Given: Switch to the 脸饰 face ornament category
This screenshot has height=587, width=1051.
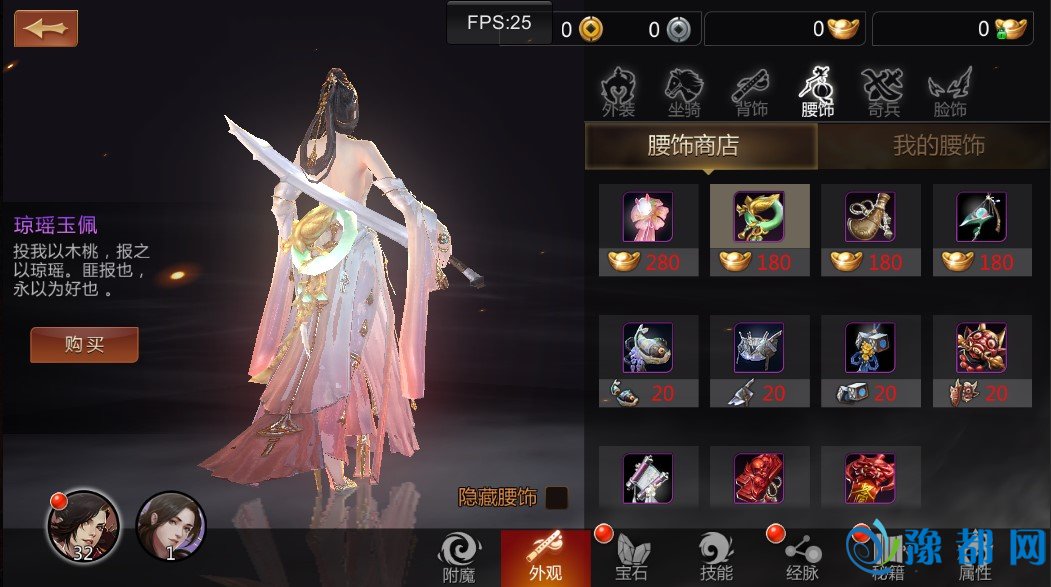Looking at the screenshot, I should click(x=949, y=93).
